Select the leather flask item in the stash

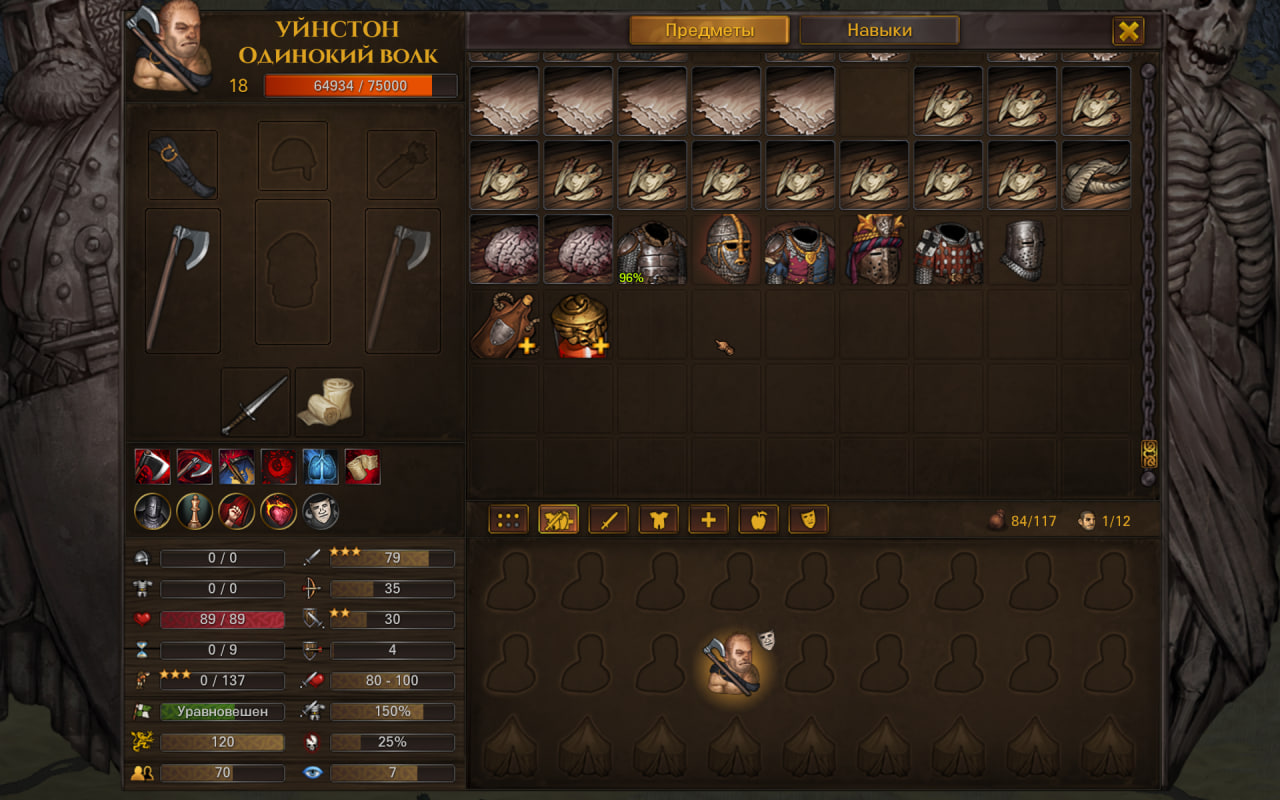504,324
